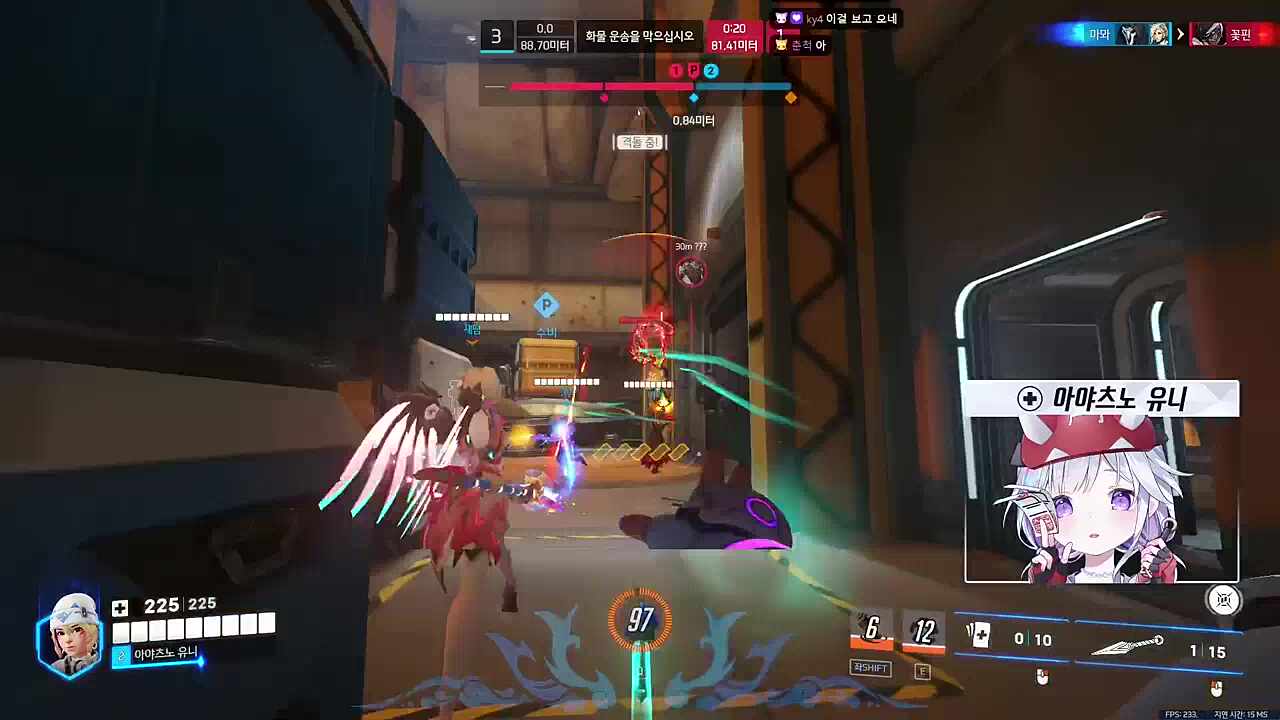Screen dimensions: 1280x720
Task: Open the 꽃핀 red team panel
Action: coord(1234,33)
